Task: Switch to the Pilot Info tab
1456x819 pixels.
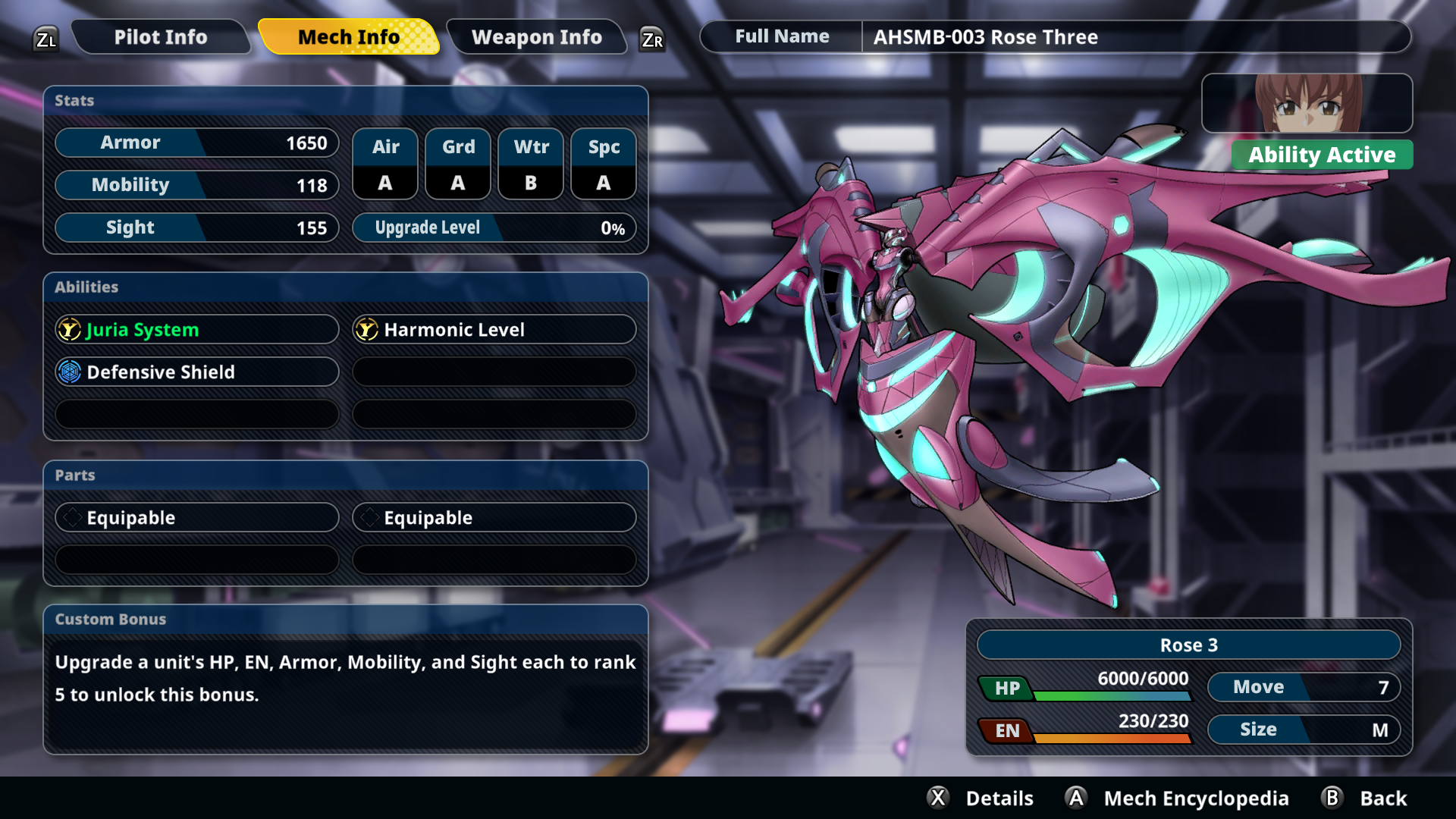Action: [x=160, y=37]
